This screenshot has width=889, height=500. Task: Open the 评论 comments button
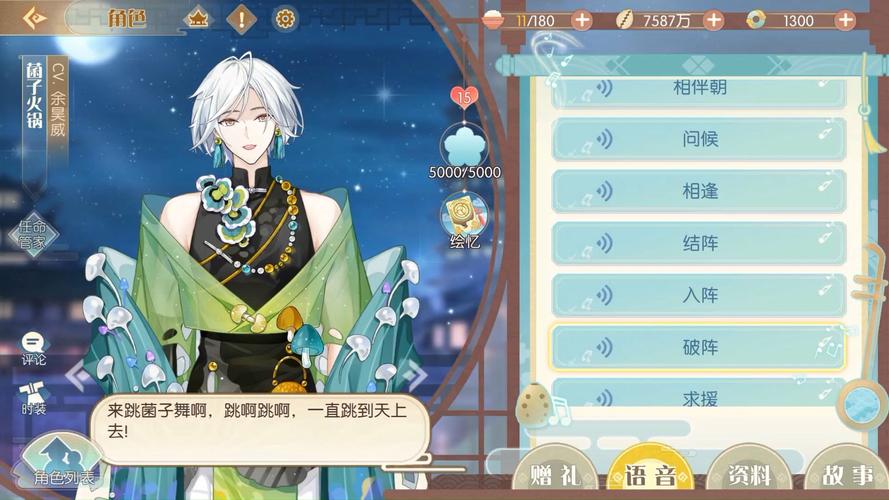33,347
